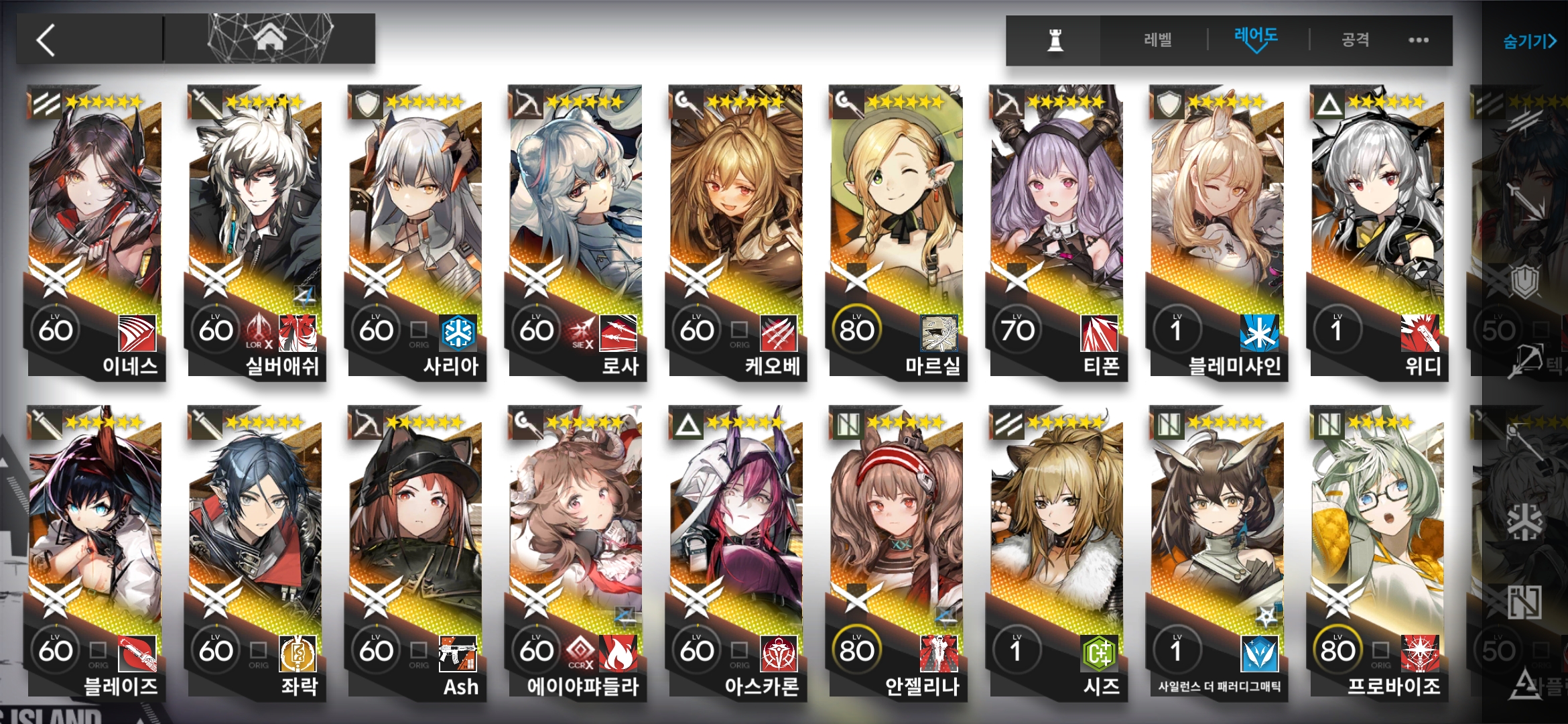Image resolution: width=1568 pixels, height=724 pixels.
Task: Select operator card 이네스
Action: 95,228
